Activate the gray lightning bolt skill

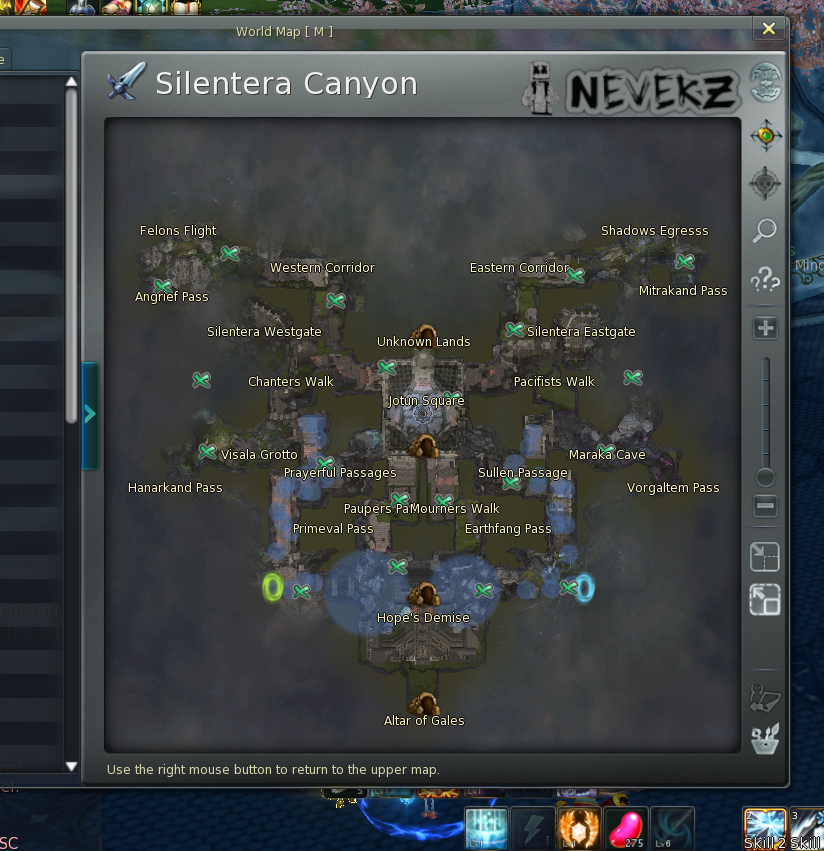click(534, 829)
